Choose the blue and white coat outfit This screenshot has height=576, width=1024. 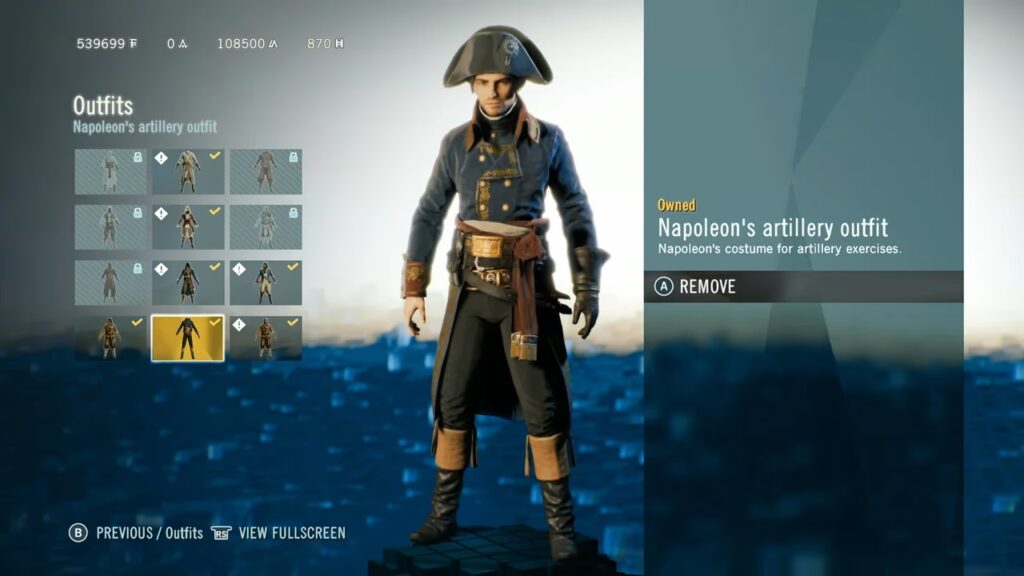click(x=265, y=283)
